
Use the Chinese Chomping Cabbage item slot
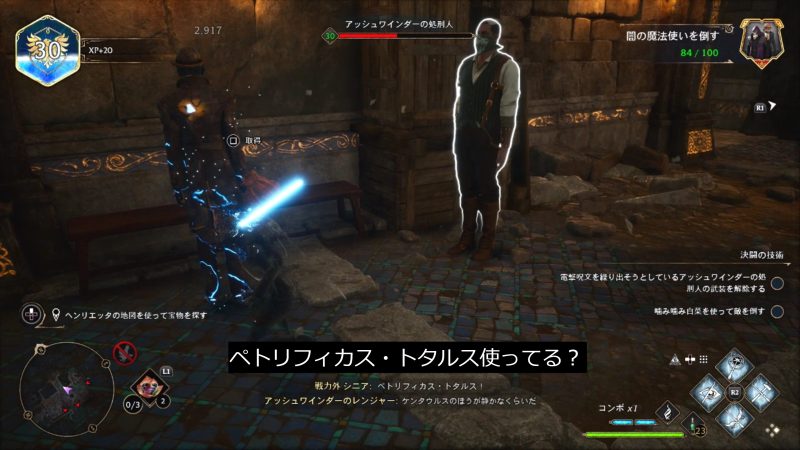149,385
